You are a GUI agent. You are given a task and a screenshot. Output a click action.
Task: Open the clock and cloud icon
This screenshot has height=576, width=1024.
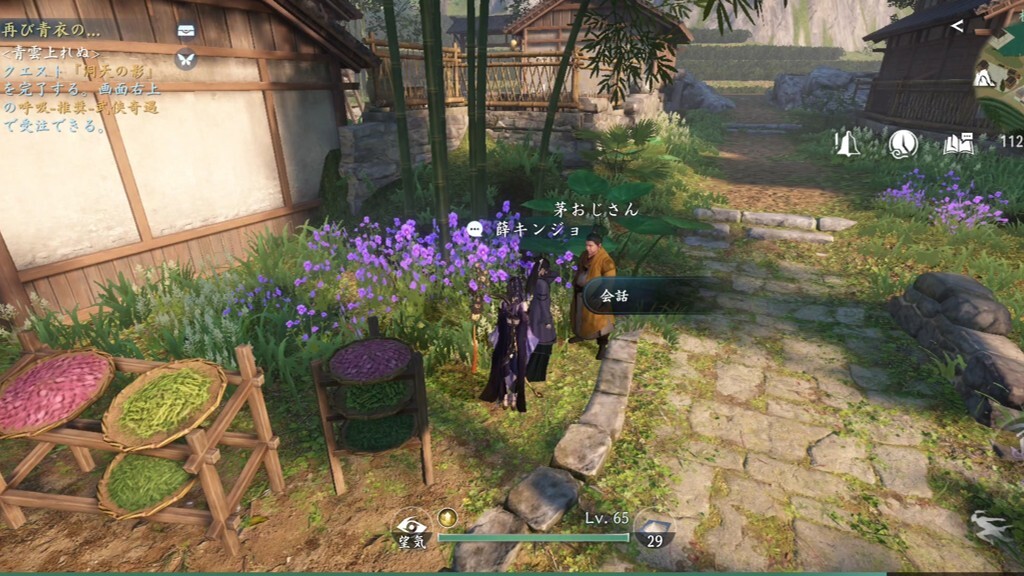(903, 144)
